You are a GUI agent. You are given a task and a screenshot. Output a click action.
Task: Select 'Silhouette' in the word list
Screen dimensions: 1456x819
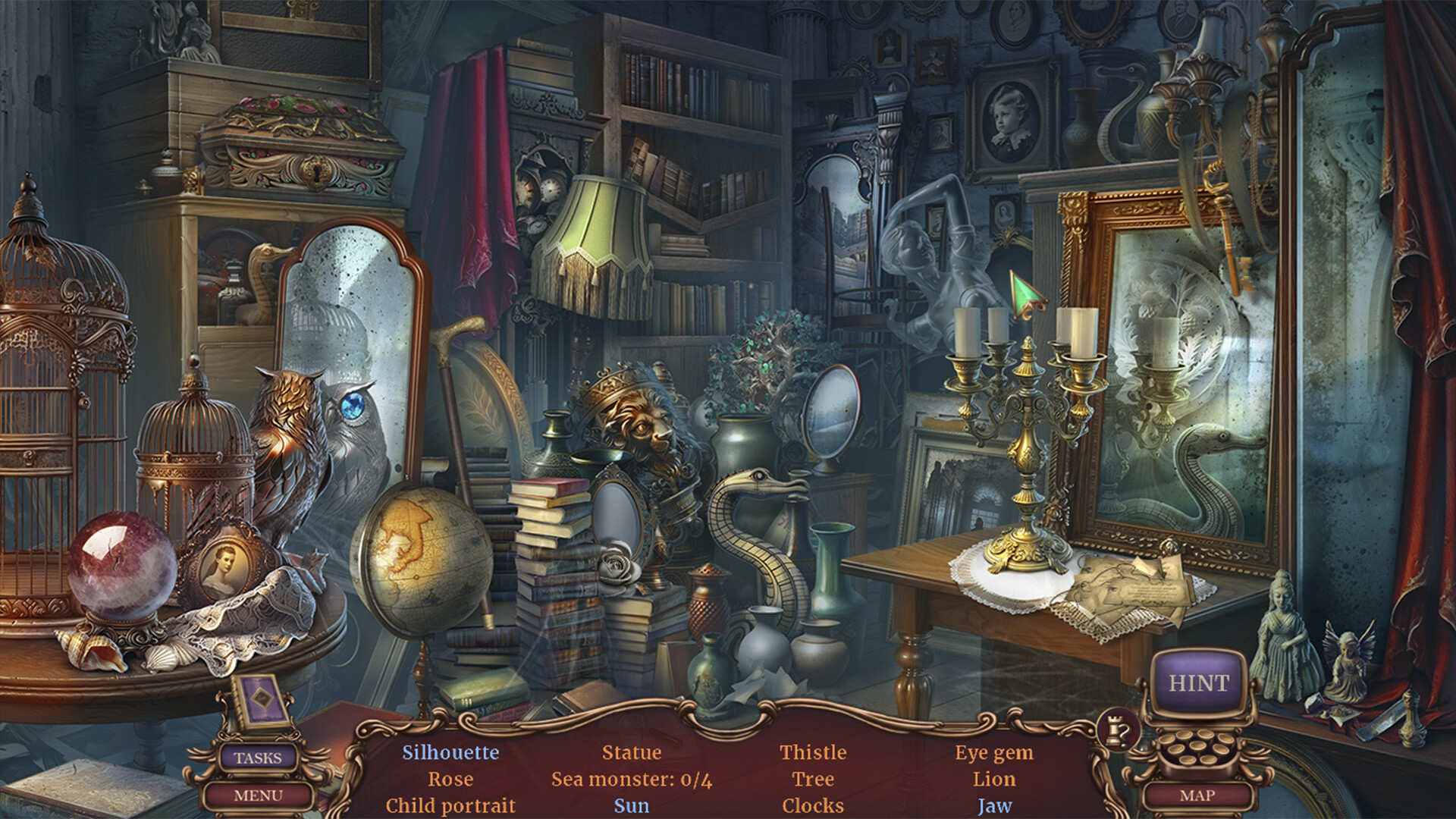click(449, 753)
